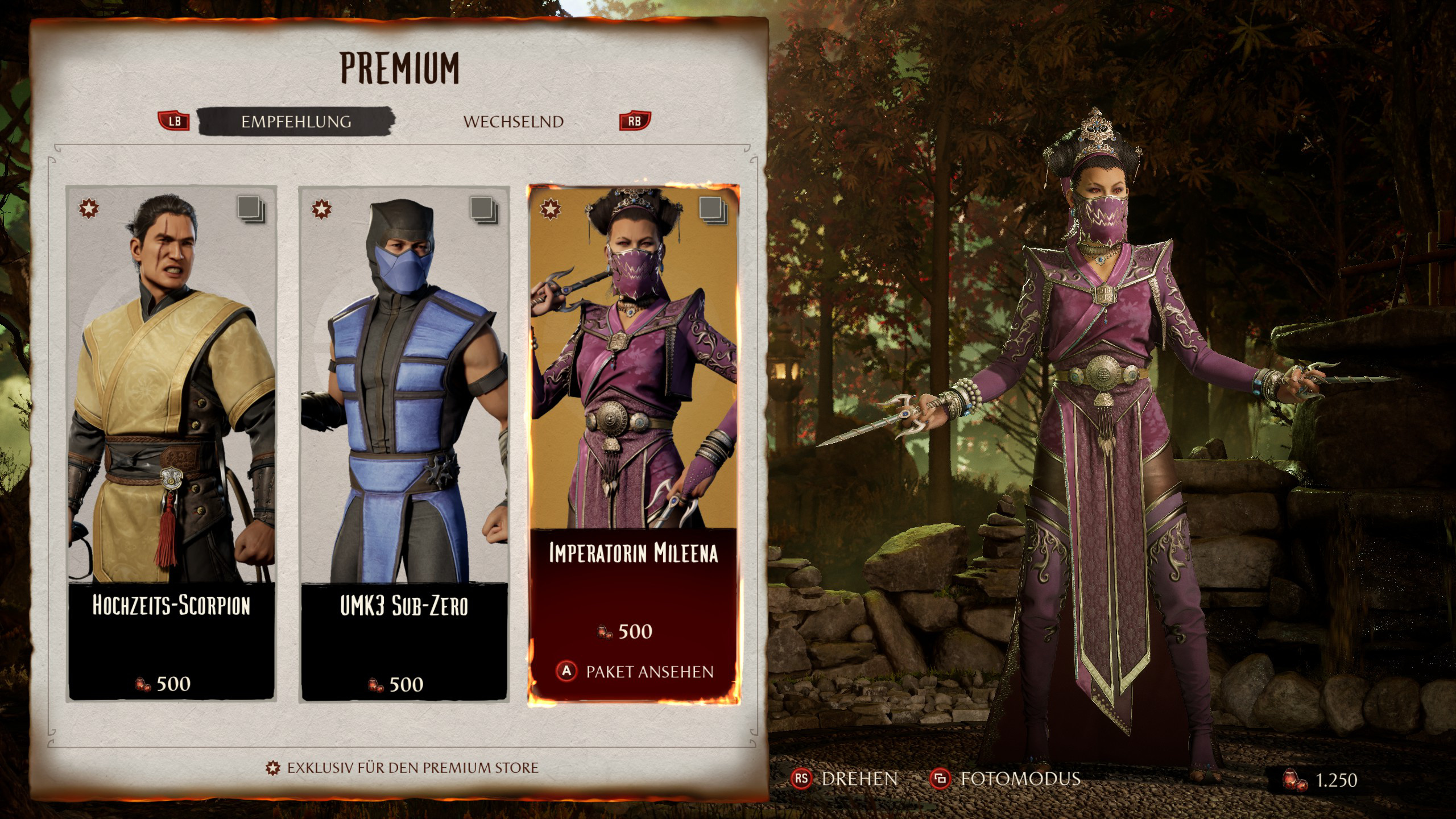Click the Drehen rotate option
1456x819 pixels.
click(x=845, y=779)
